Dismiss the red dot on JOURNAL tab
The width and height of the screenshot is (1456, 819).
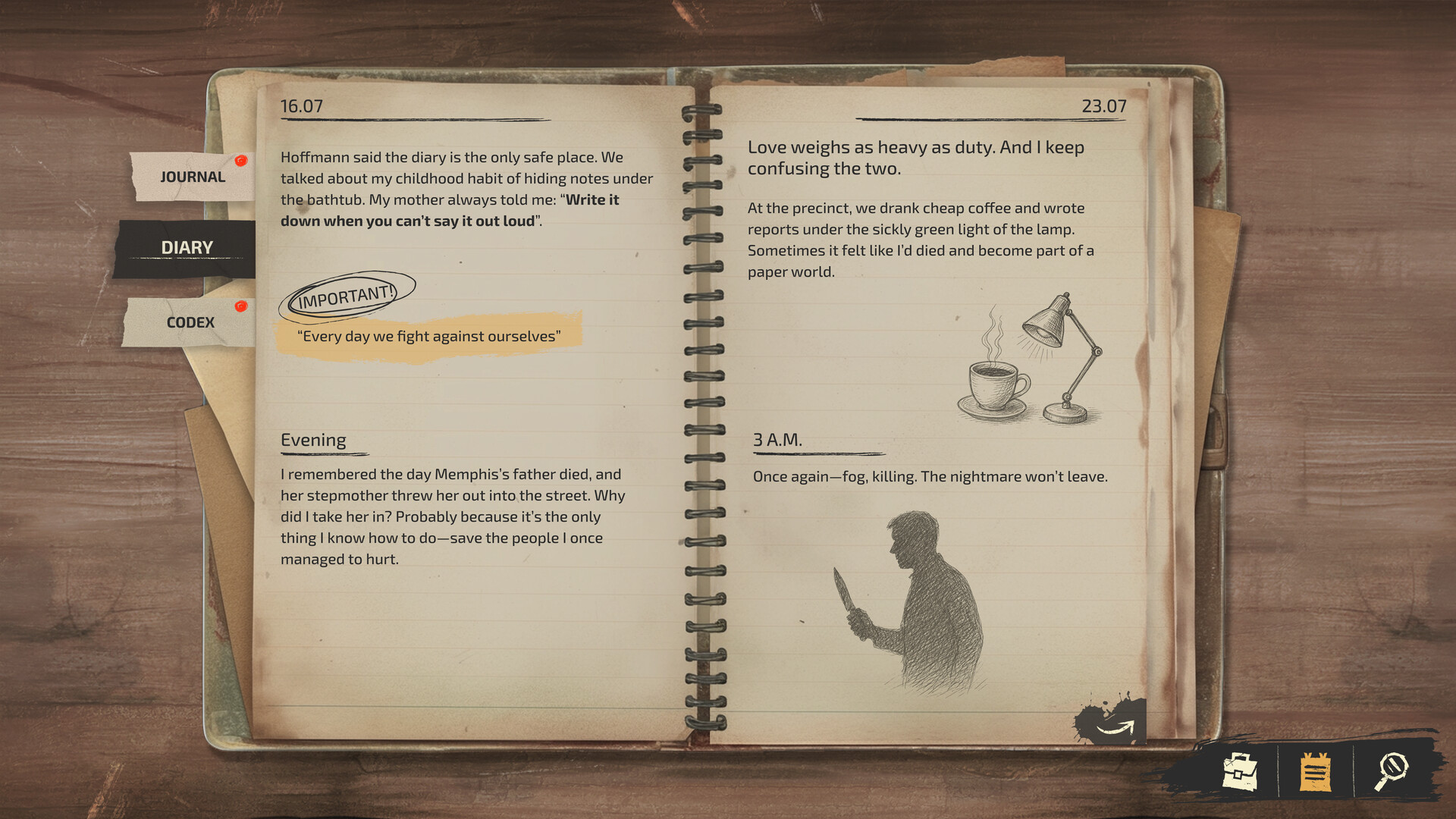click(242, 160)
